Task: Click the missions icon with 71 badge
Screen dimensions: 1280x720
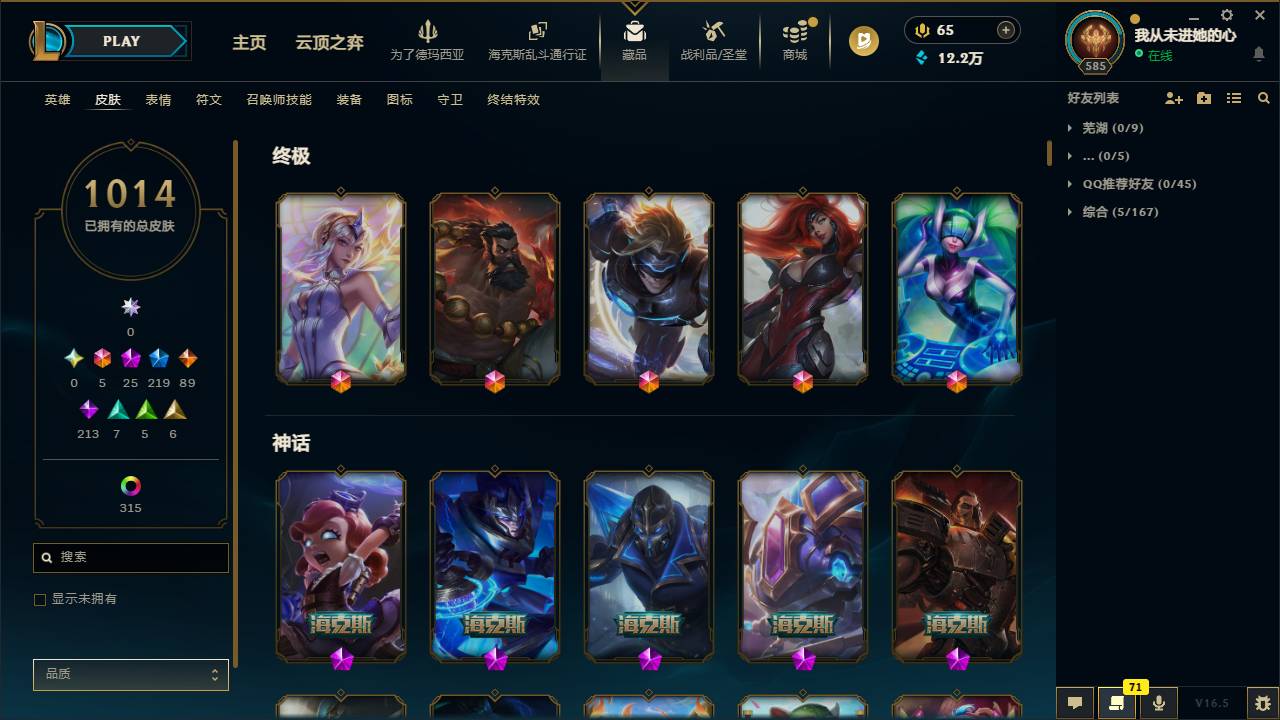Action: click(x=1117, y=703)
